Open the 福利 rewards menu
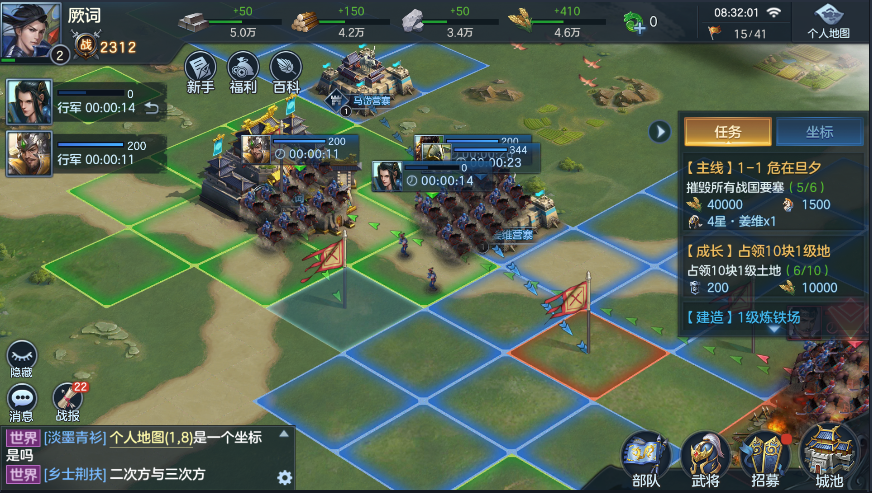The height and width of the screenshot is (493, 872). click(243, 71)
